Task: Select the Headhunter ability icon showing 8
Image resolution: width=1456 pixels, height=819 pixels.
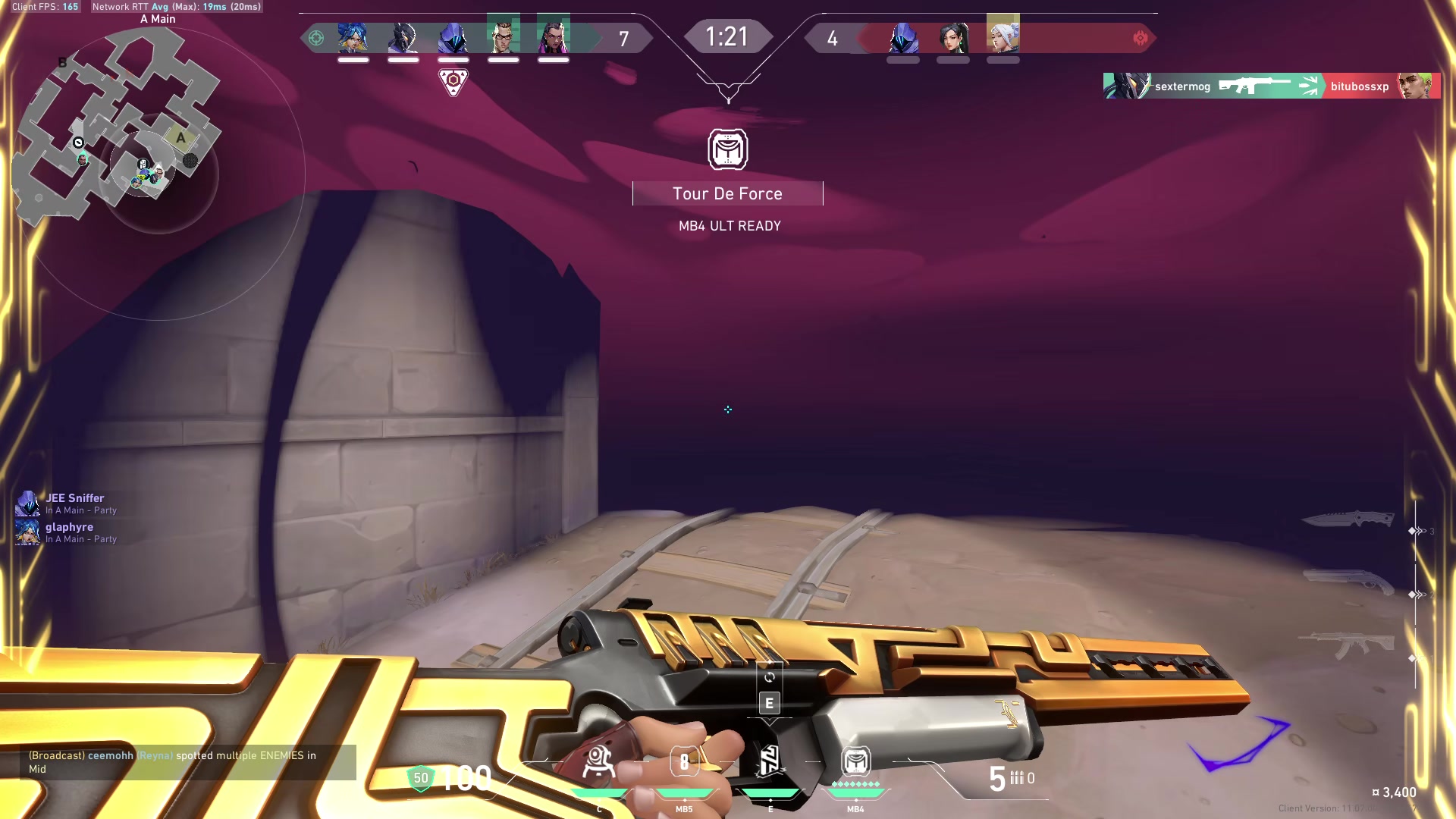Action: coord(684,762)
